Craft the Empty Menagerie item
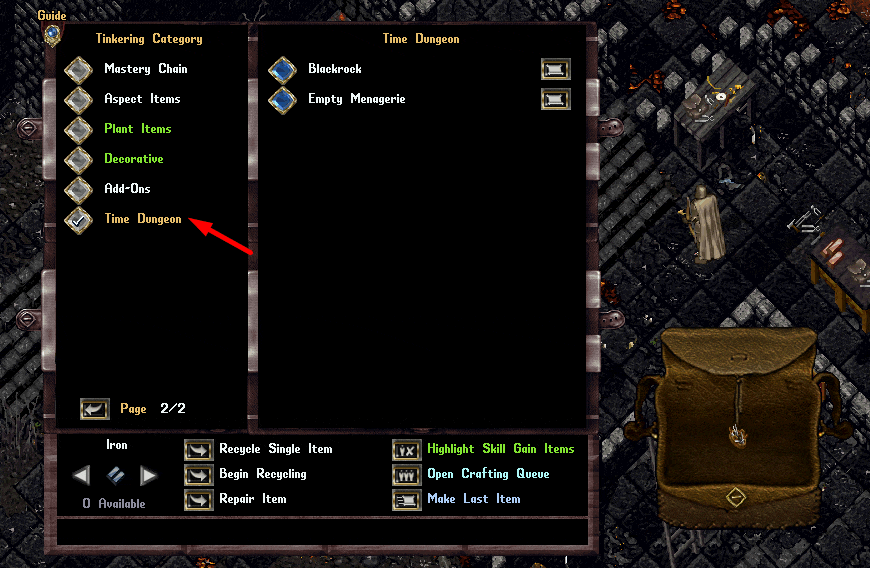 pyautogui.click(x=283, y=100)
